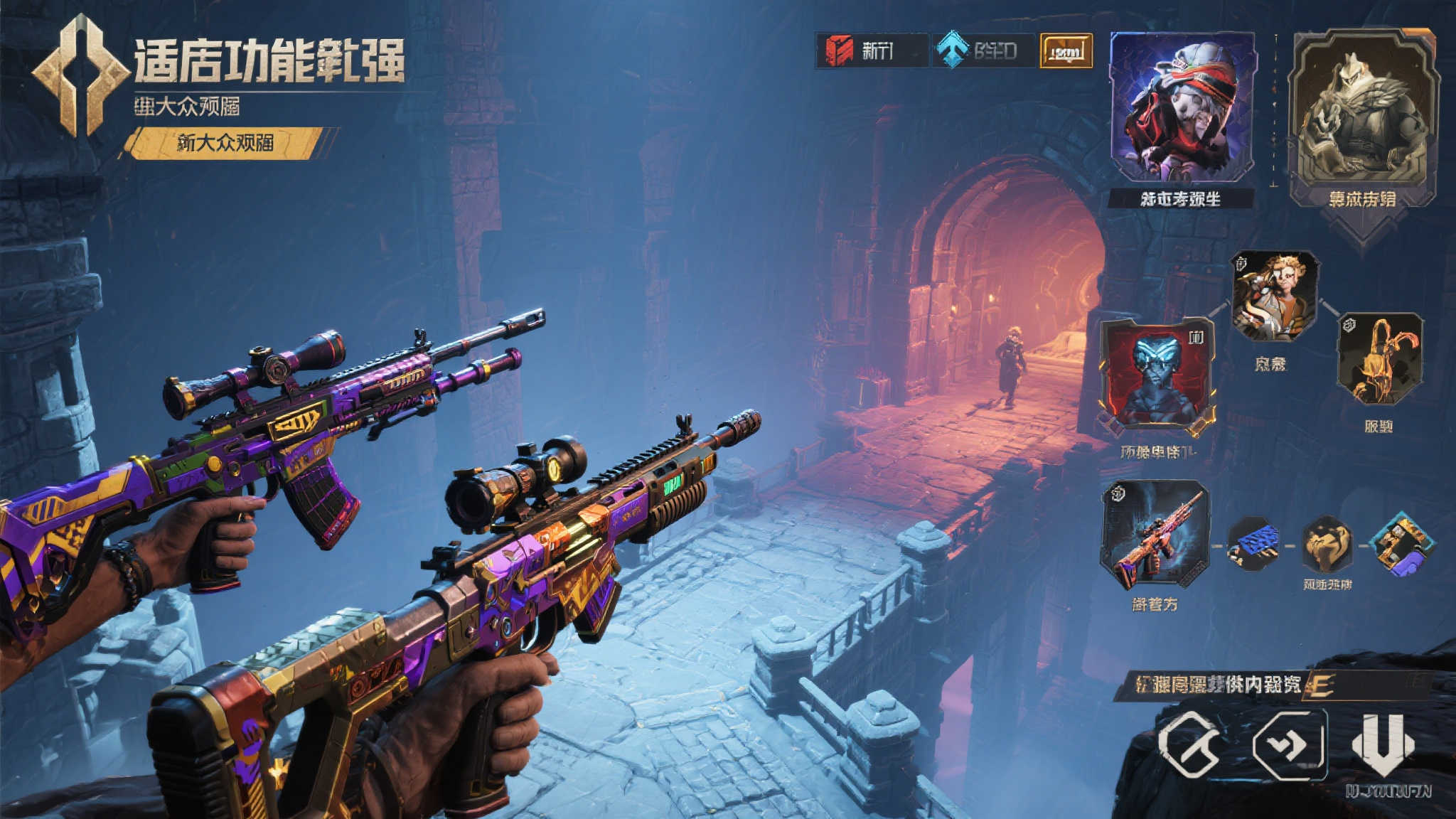Click the small orange-framed button at top
1456x819 pixels.
click(1066, 51)
